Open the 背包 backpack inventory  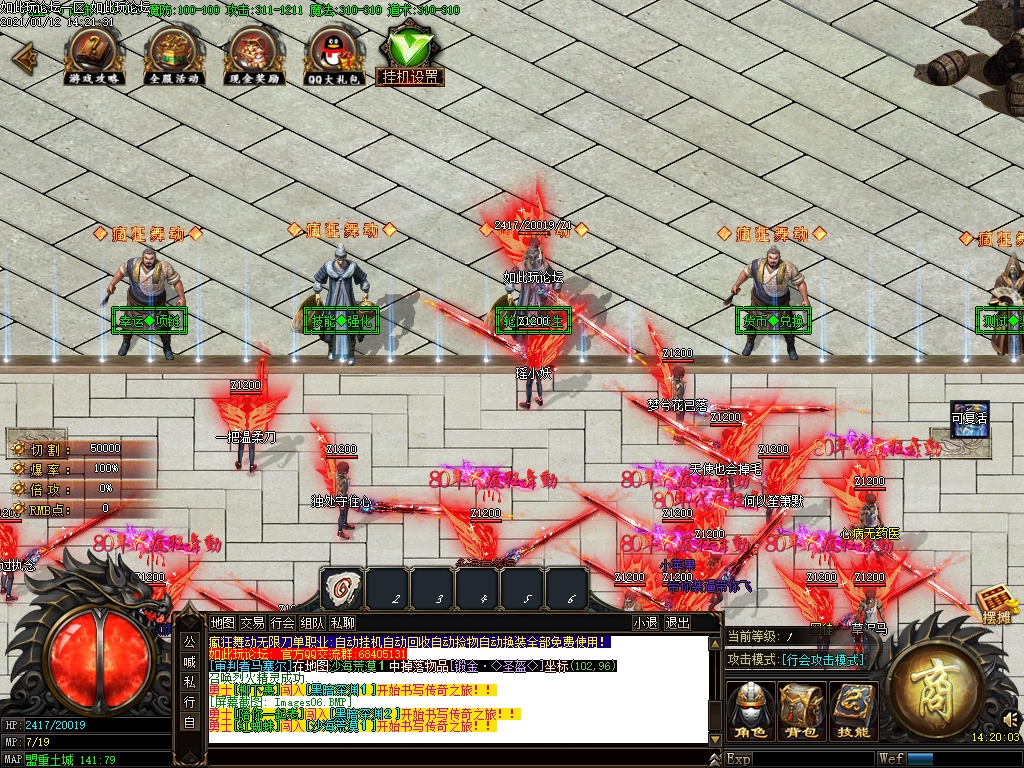click(802, 711)
